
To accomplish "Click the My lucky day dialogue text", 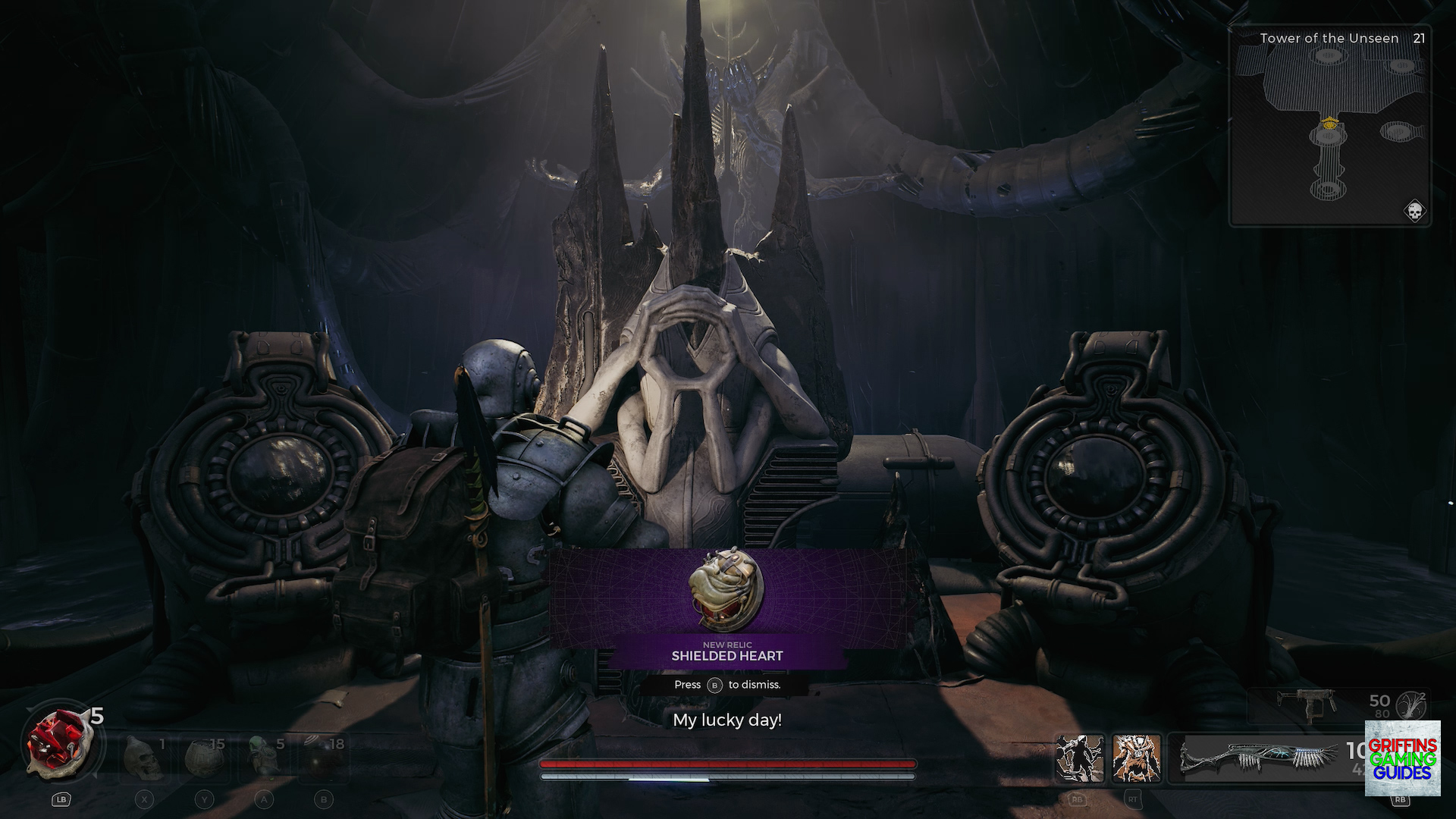I will (727, 721).
